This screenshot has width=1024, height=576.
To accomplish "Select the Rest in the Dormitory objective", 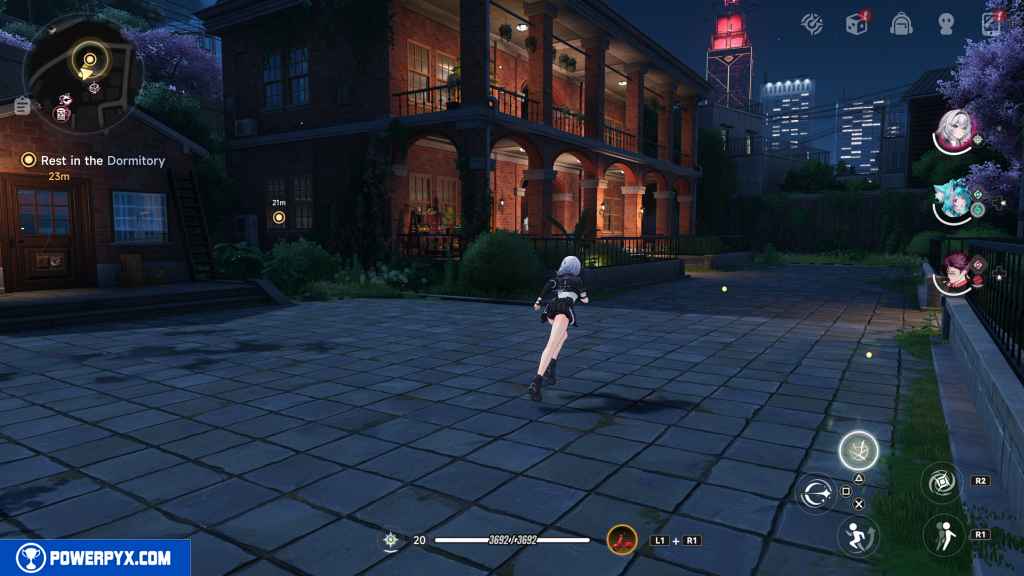I will point(95,160).
